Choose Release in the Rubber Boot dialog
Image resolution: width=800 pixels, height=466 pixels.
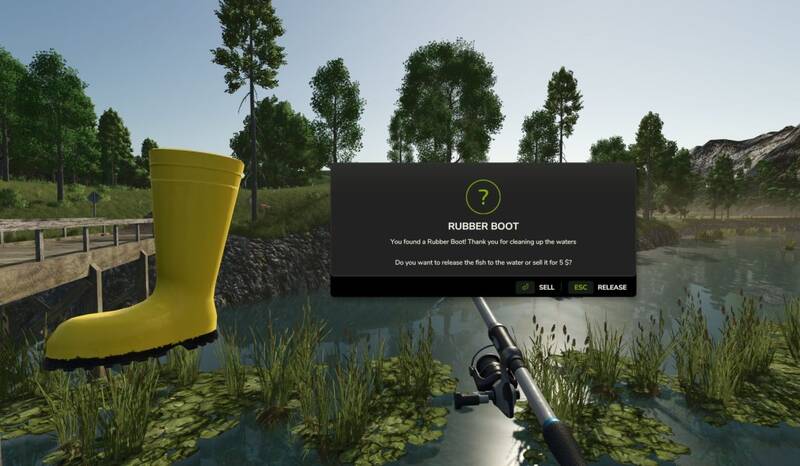pyautogui.click(x=599, y=287)
